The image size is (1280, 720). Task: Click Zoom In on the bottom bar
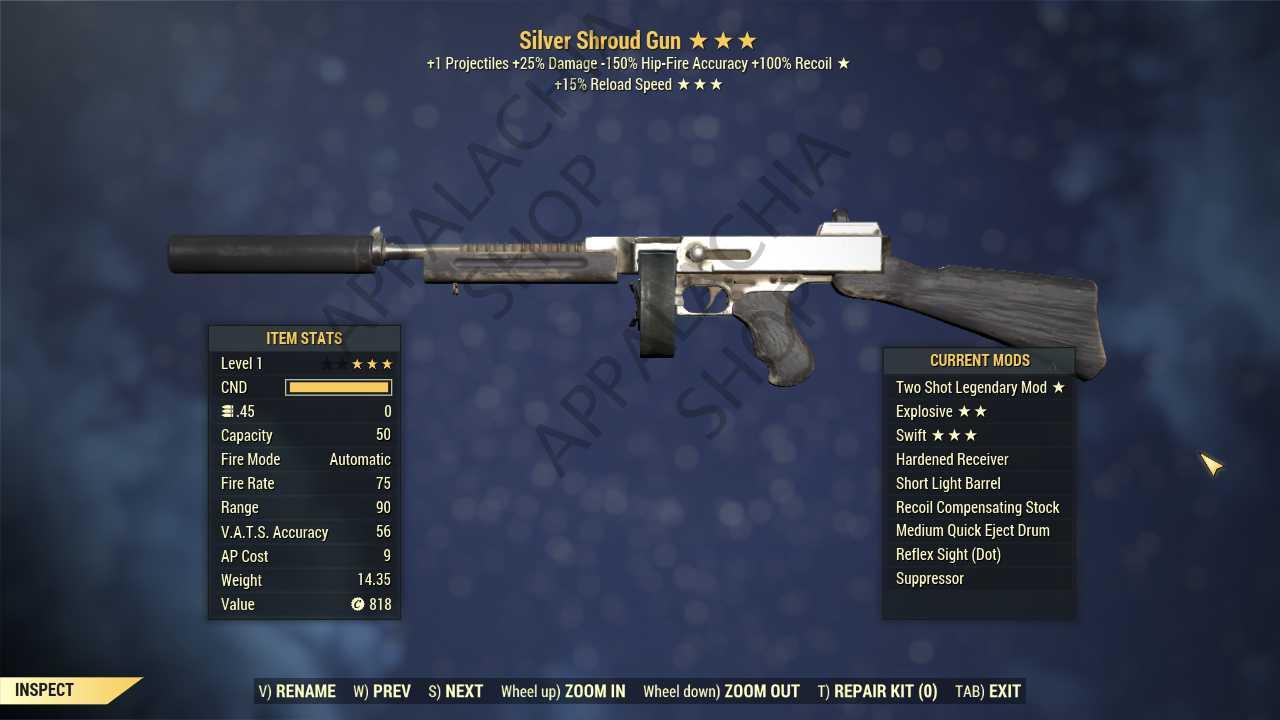coord(563,691)
